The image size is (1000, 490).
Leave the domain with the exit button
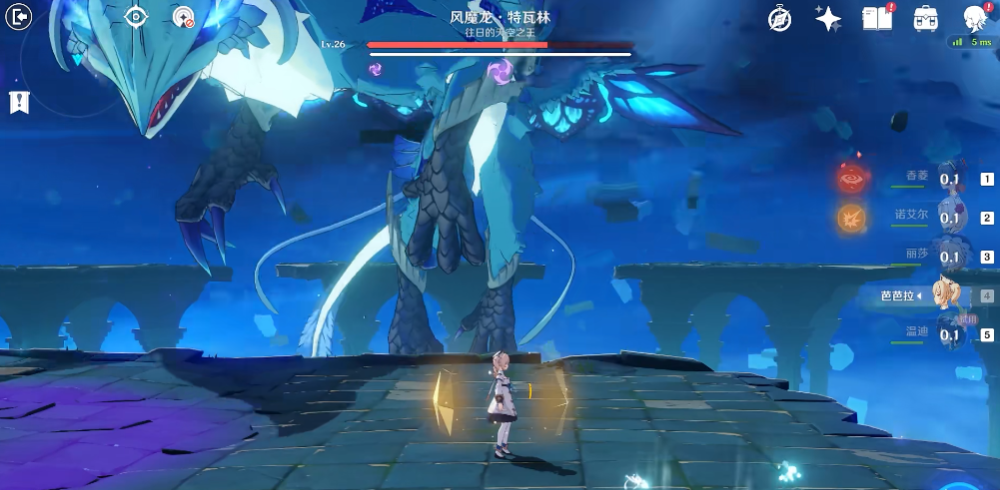point(19,16)
